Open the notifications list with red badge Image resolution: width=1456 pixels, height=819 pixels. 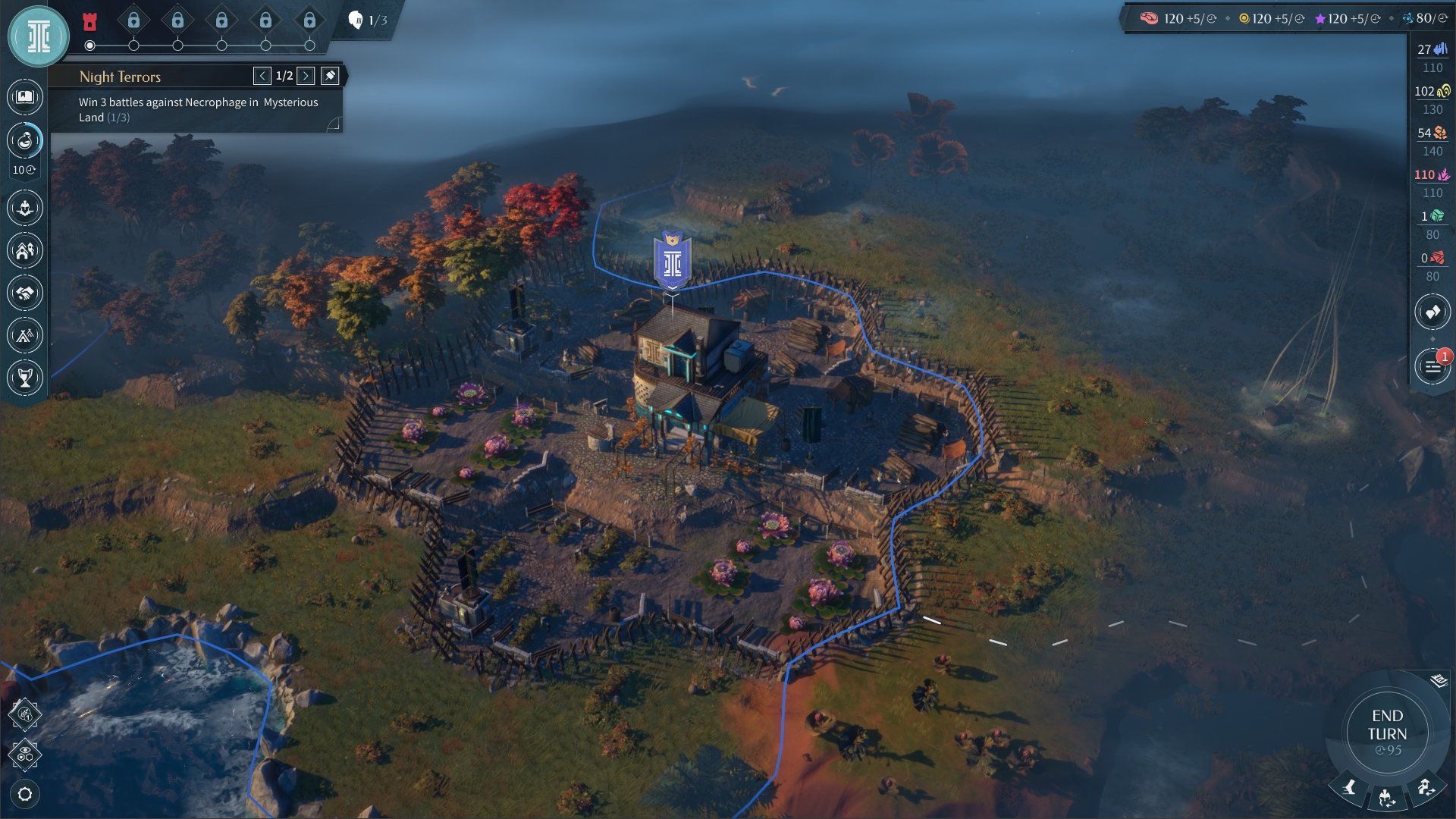pos(1432,367)
